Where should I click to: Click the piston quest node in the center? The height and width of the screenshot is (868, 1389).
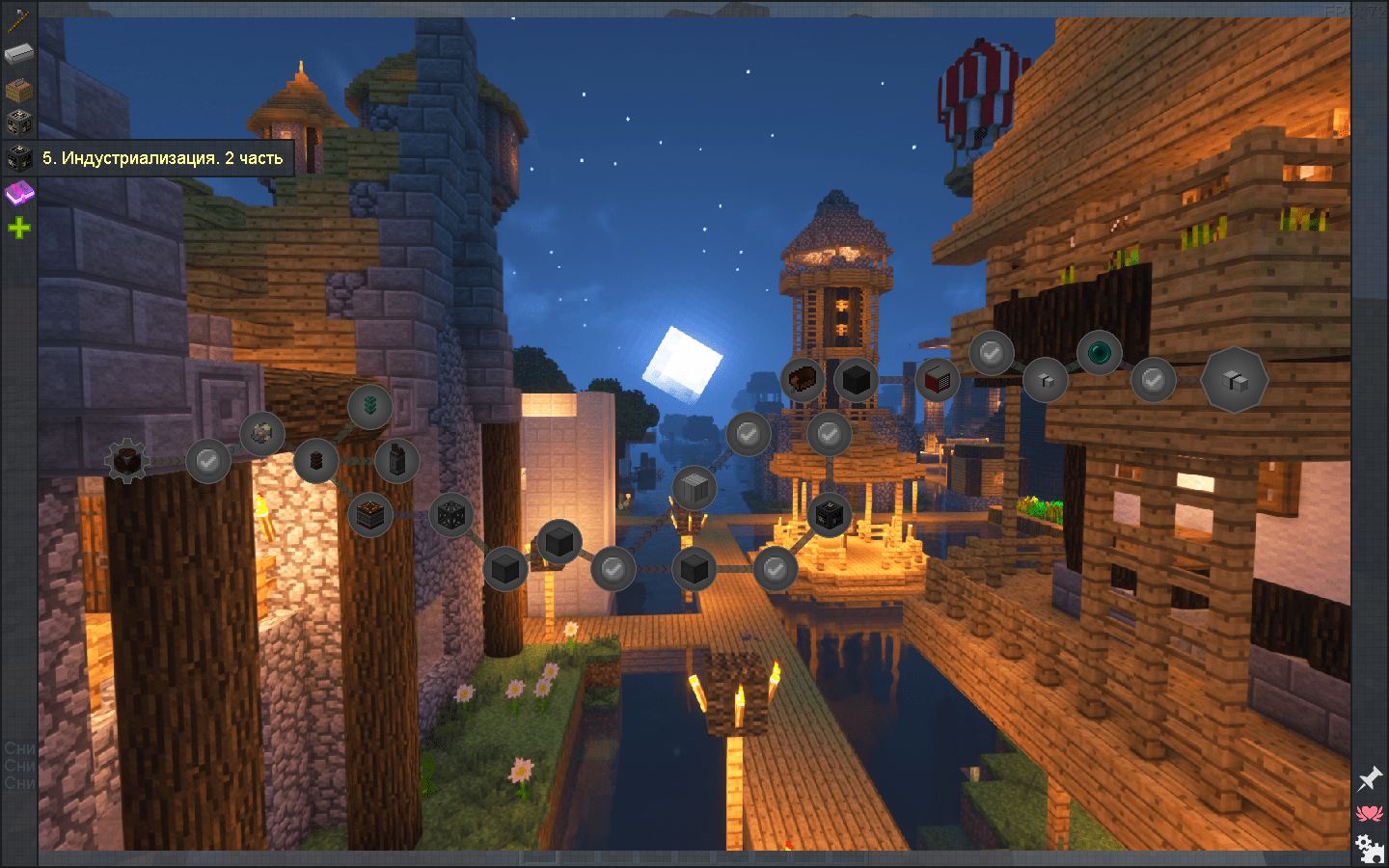tap(694, 487)
